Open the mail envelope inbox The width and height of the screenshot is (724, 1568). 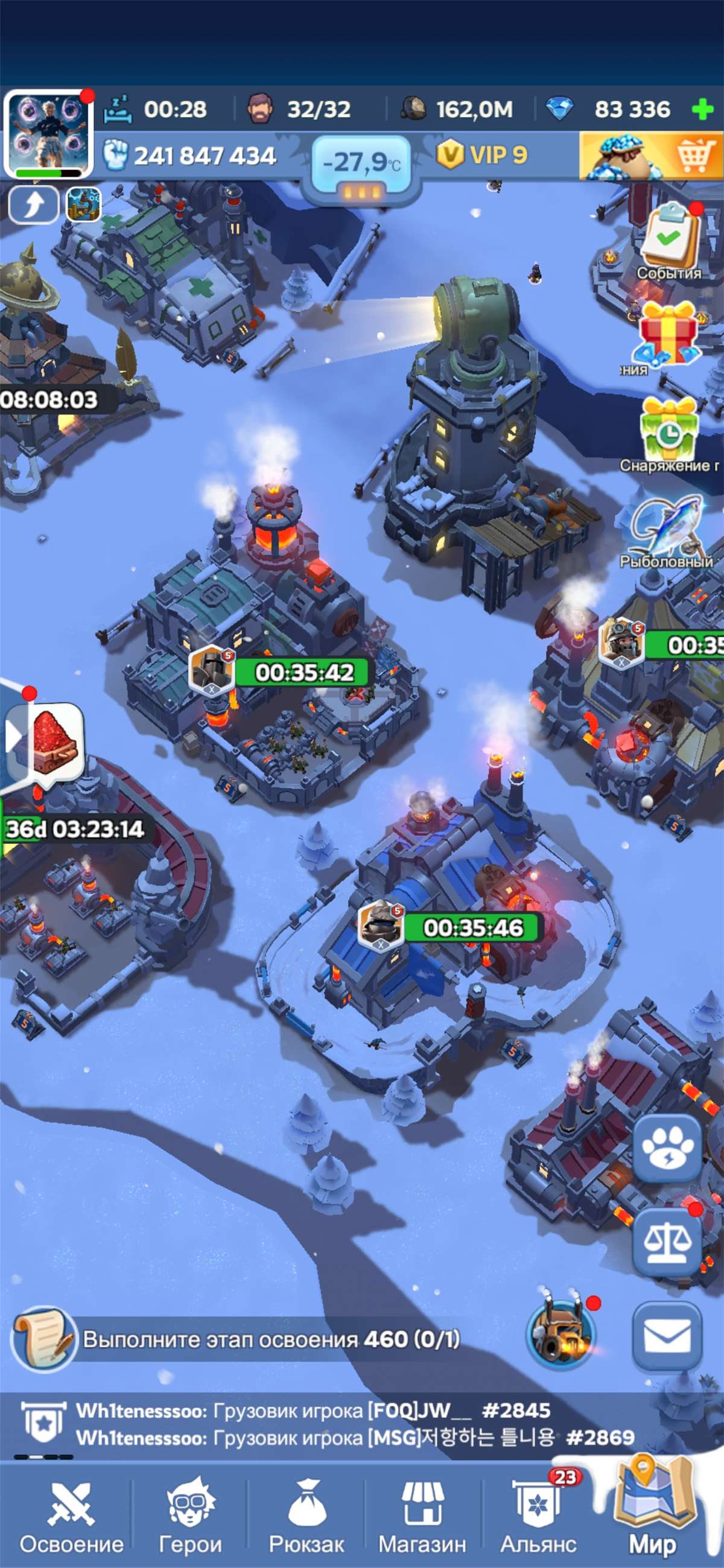(667, 1337)
